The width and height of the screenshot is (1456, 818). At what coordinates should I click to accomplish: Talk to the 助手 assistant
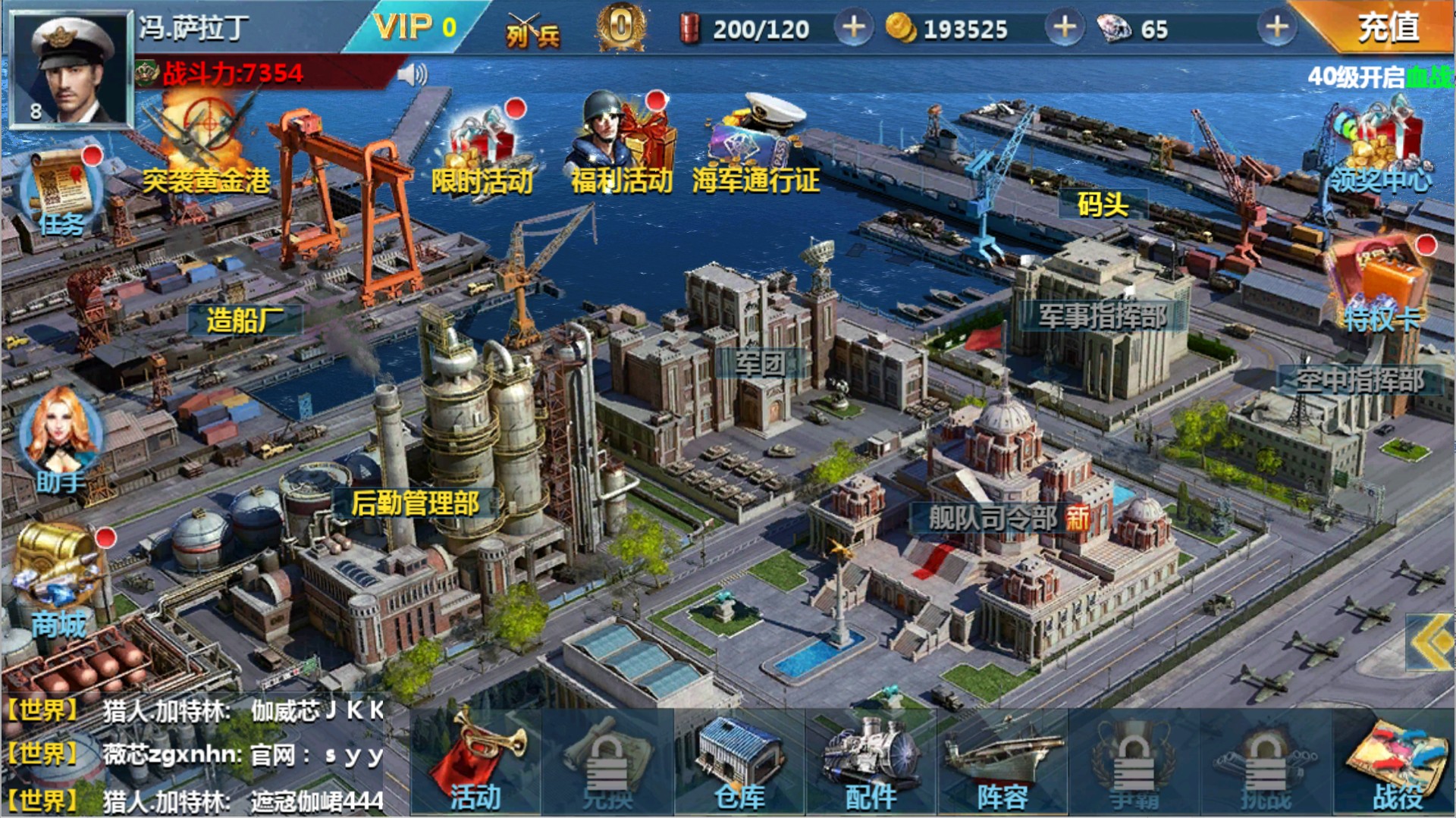tap(59, 440)
